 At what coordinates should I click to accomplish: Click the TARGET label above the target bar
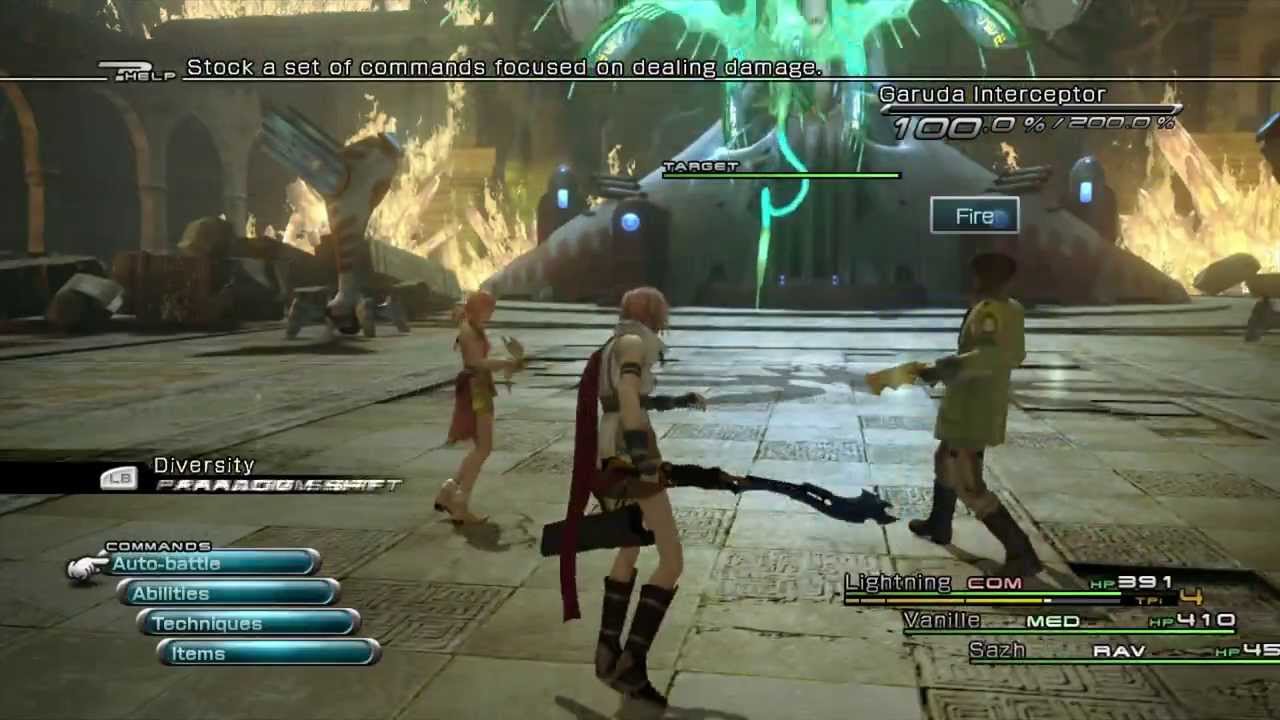[x=700, y=166]
